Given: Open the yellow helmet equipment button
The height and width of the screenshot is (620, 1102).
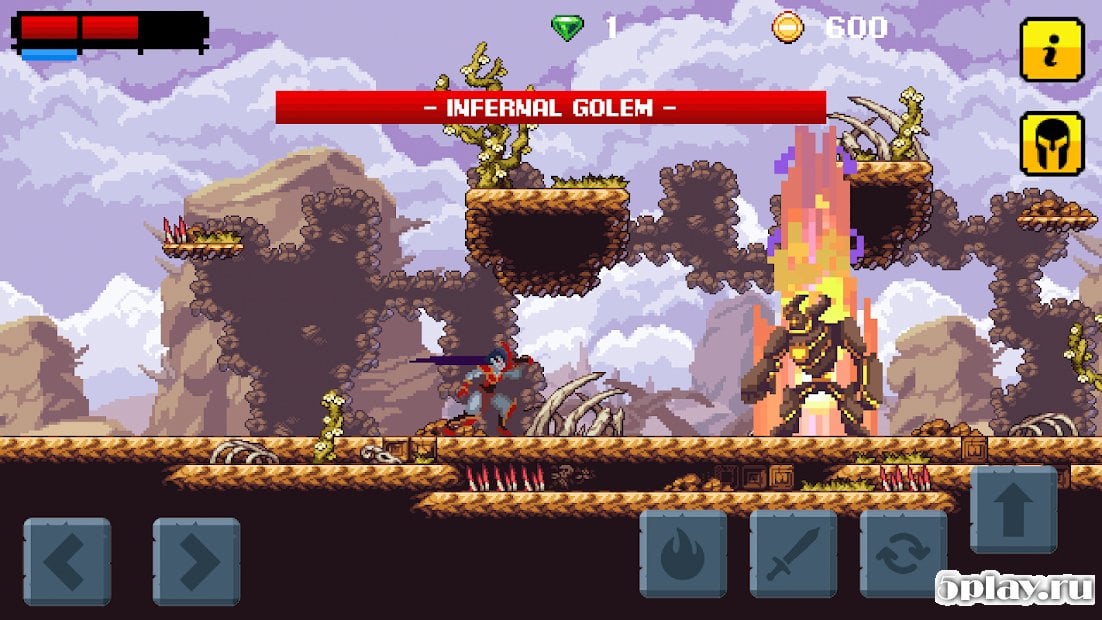Looking at the screenshot, I should [x=1051, y=143].
